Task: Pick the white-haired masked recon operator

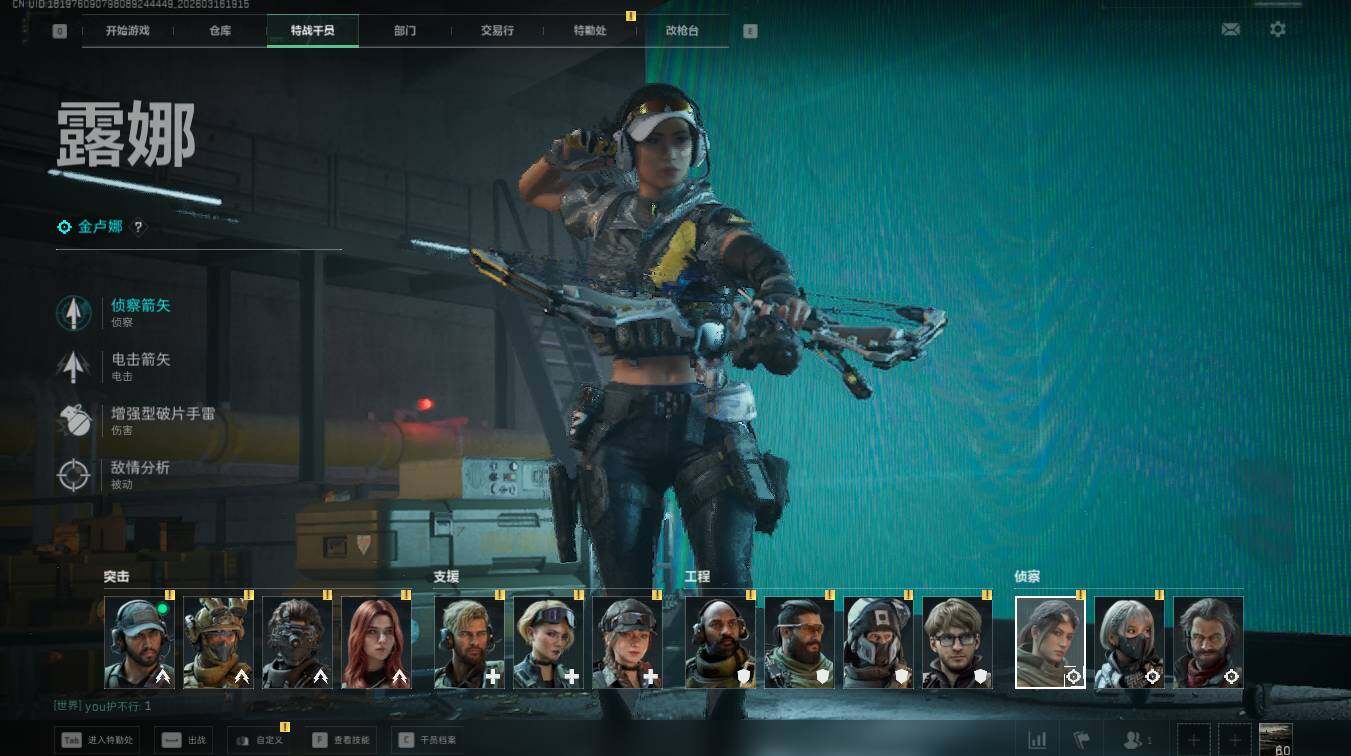Action: [1129, 643]
